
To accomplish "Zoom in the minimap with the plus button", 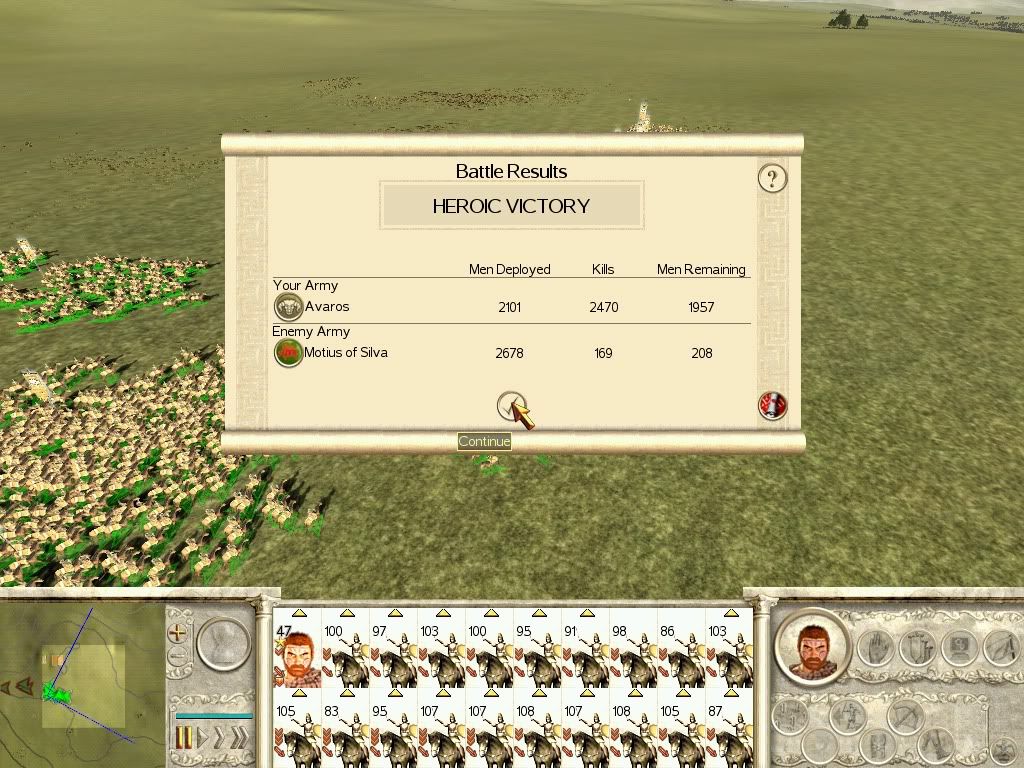I will pos(178,633).
